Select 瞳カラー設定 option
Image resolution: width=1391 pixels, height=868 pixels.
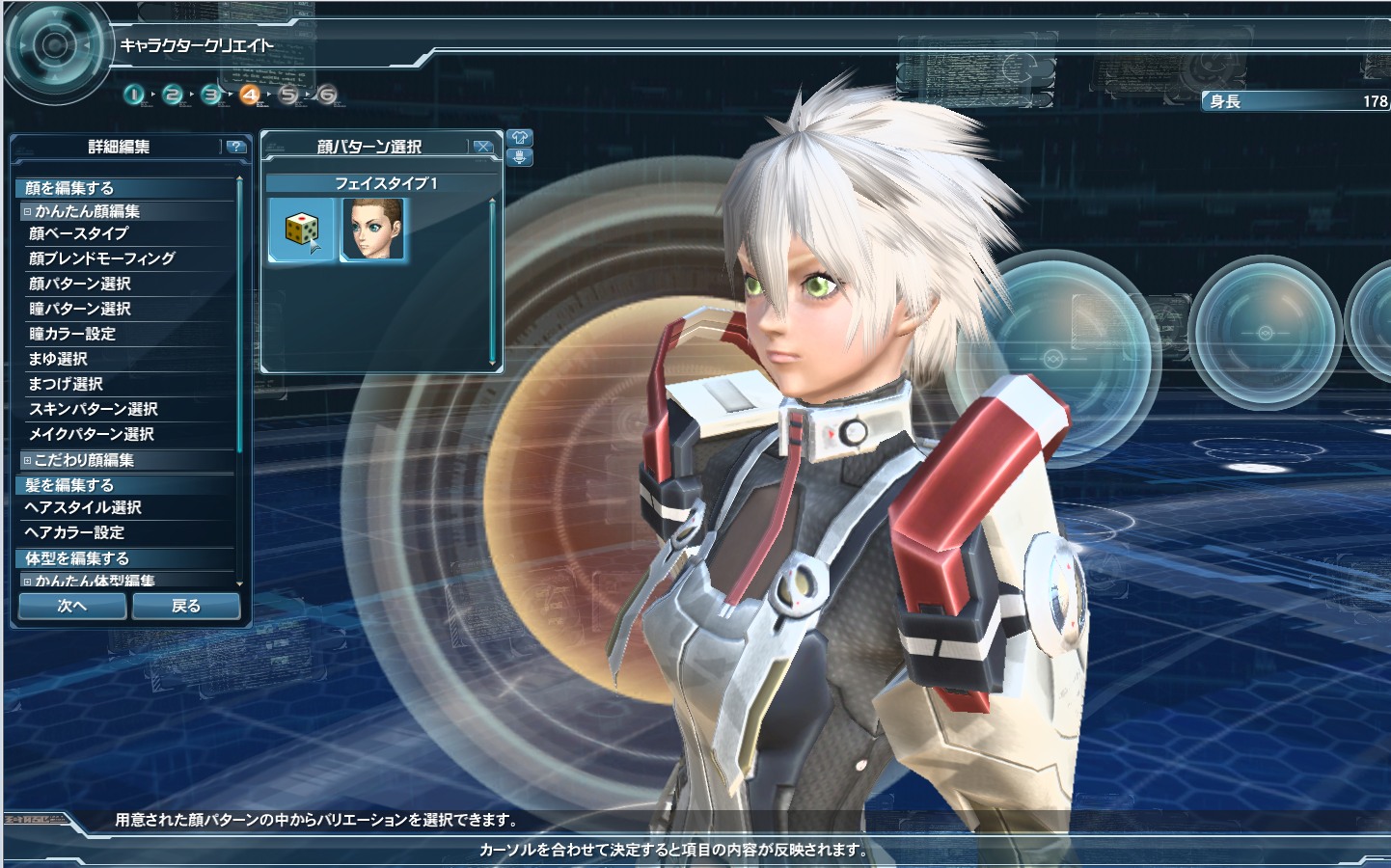[x=71, y=334]
